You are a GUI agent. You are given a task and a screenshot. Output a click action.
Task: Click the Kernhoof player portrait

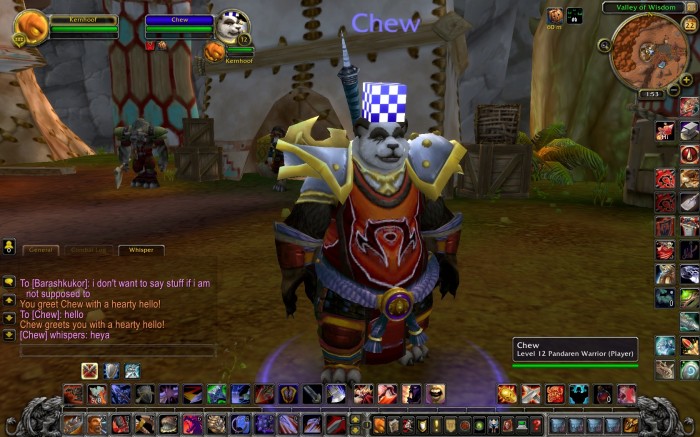pyautogui.click(x=30, y=28)
